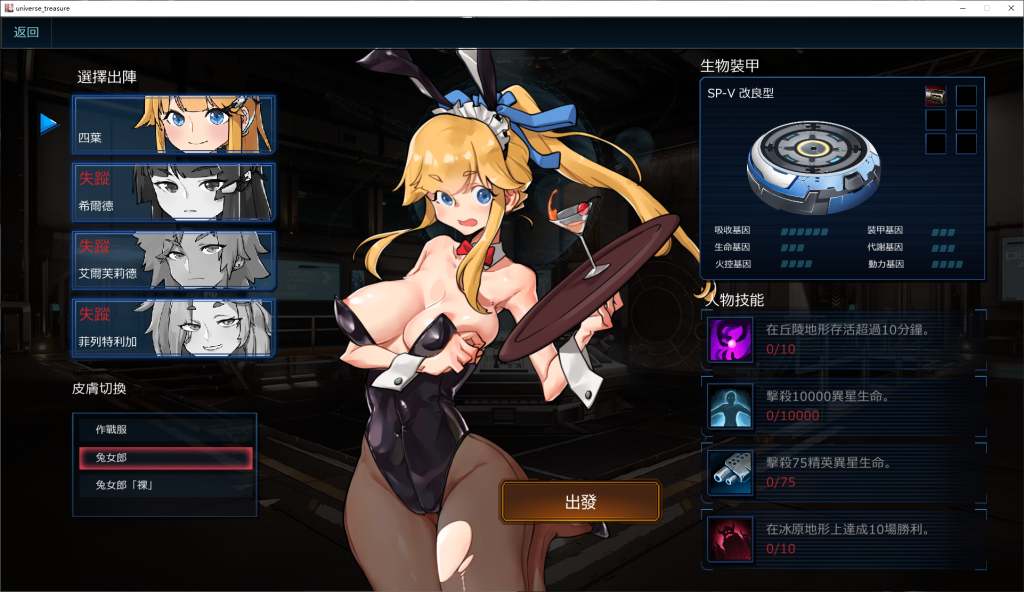Click the equipped red module slot
The height and width of the screenshot is (592, 1024).
coord(936,95)
